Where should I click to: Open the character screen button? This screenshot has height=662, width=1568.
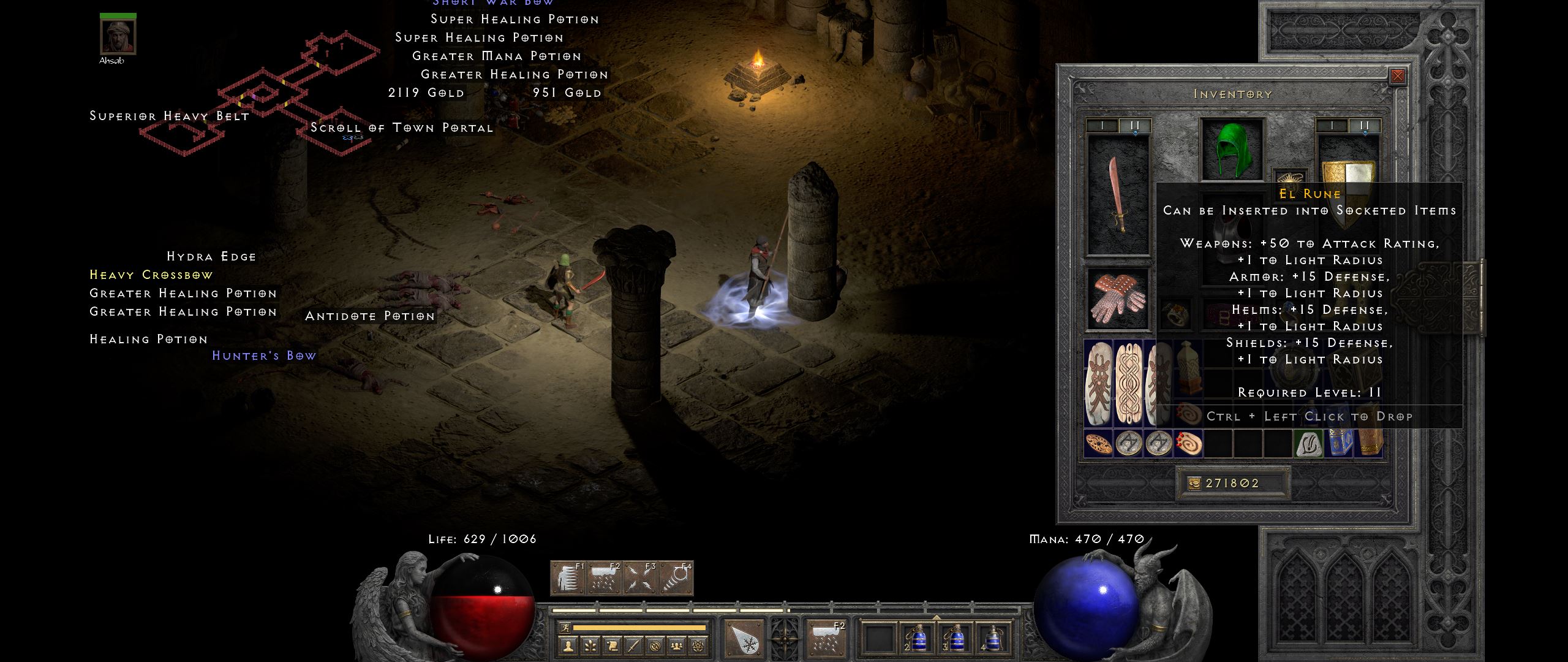point(568,645)
